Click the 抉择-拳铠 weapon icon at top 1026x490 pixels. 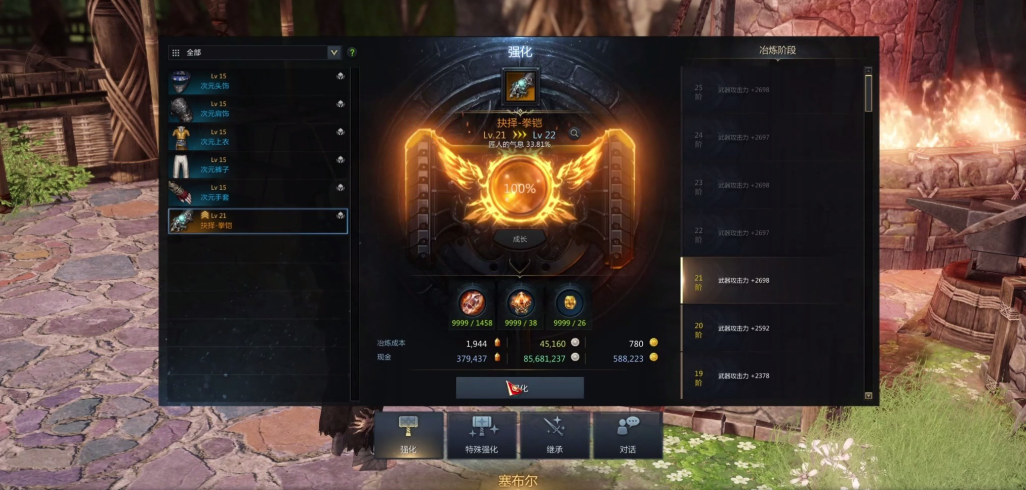coord(520,87)
